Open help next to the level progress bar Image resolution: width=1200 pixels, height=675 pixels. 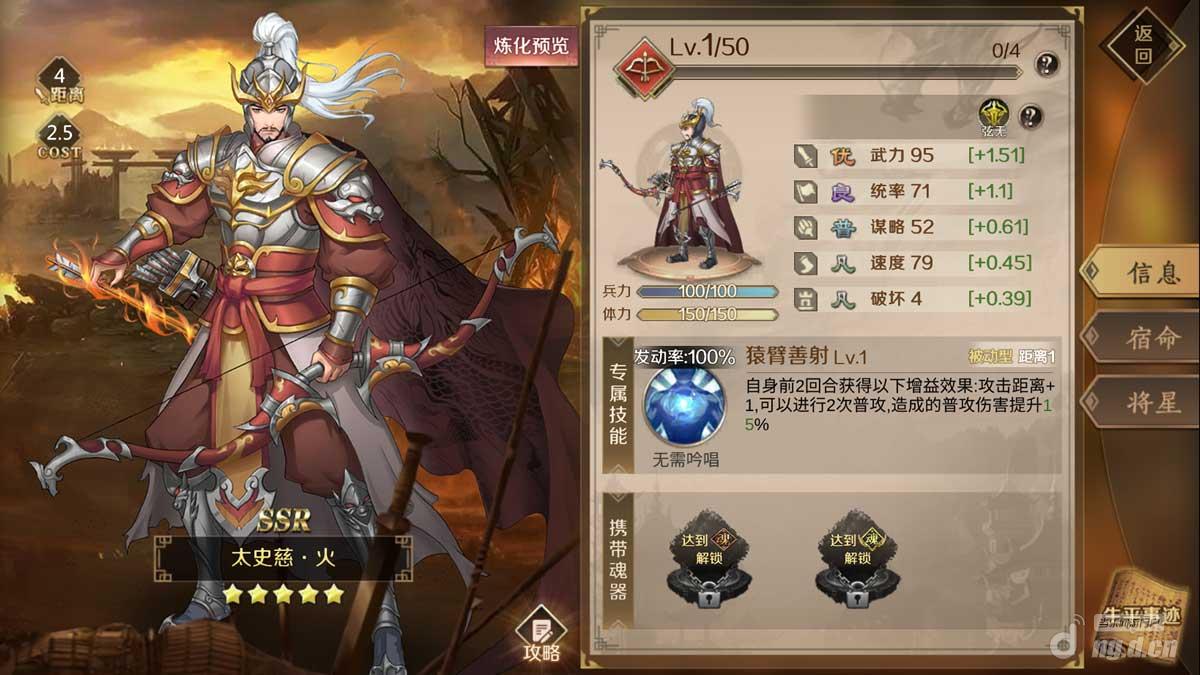pos(1046,65)
